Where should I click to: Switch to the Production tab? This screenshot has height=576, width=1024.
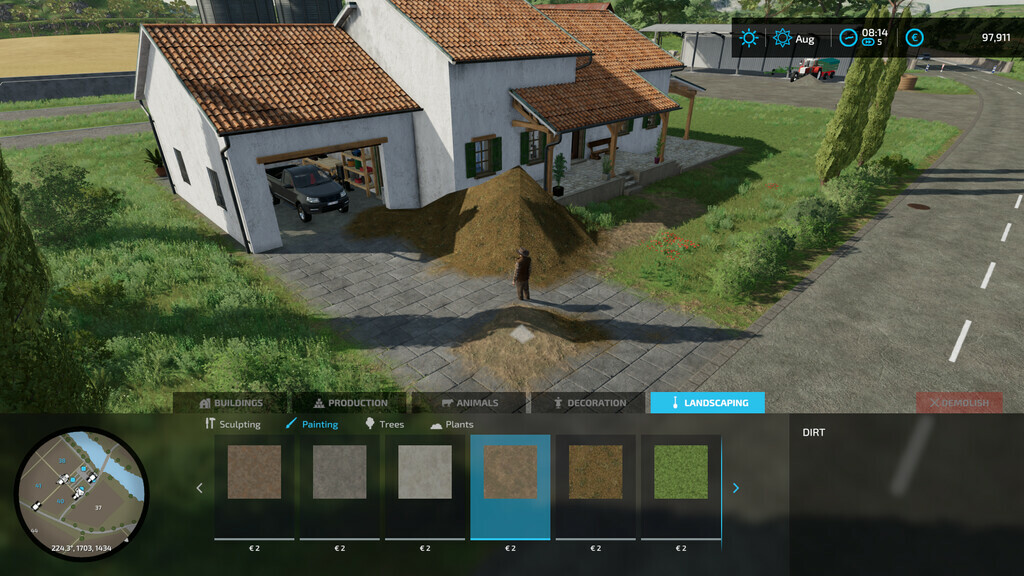point(350,403)
